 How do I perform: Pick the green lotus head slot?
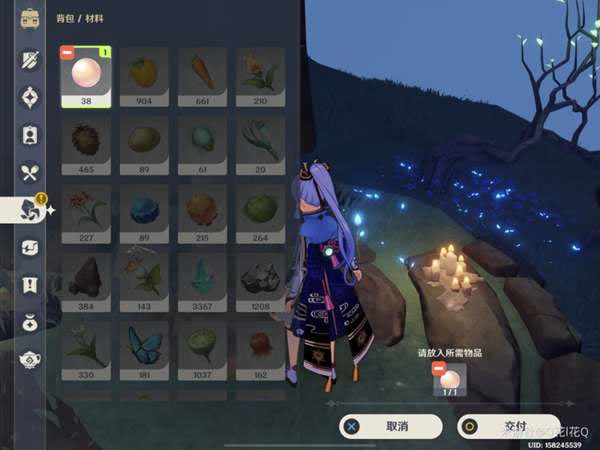202,347
